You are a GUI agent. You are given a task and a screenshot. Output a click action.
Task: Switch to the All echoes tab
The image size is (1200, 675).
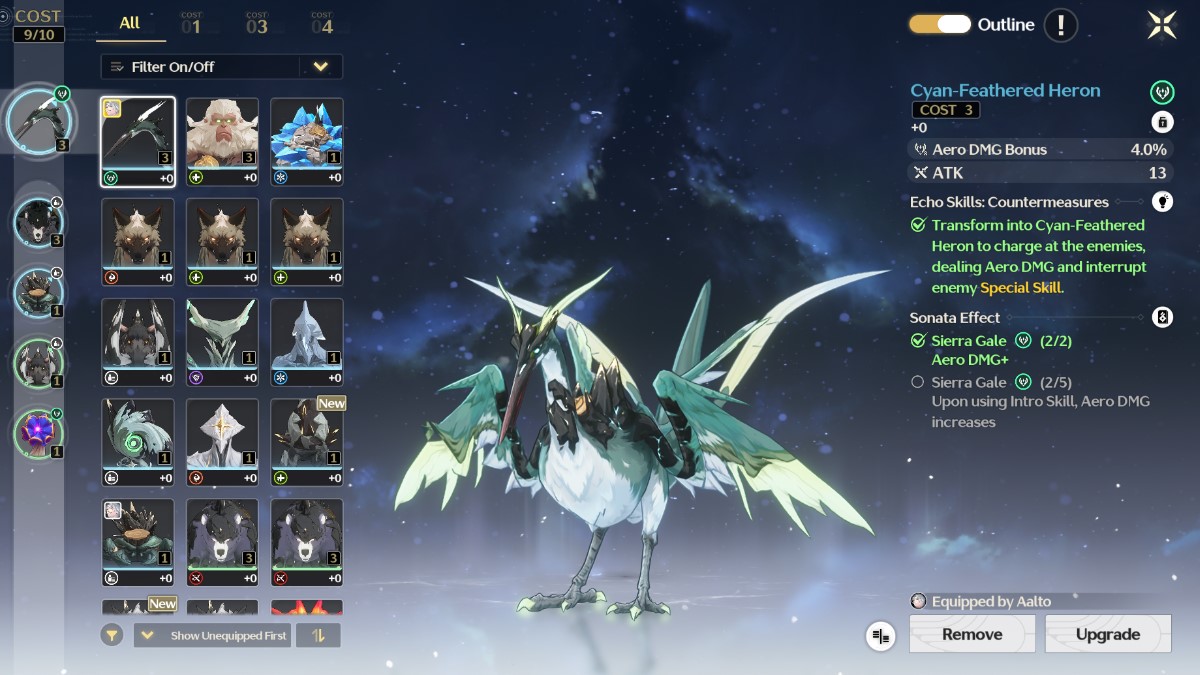coord(130,23)
